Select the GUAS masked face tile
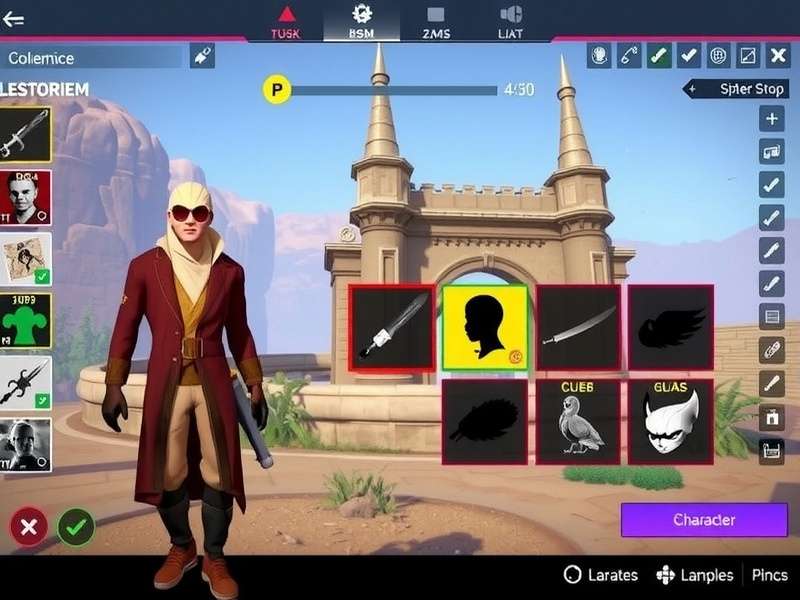800x600 pixels. 670,421
